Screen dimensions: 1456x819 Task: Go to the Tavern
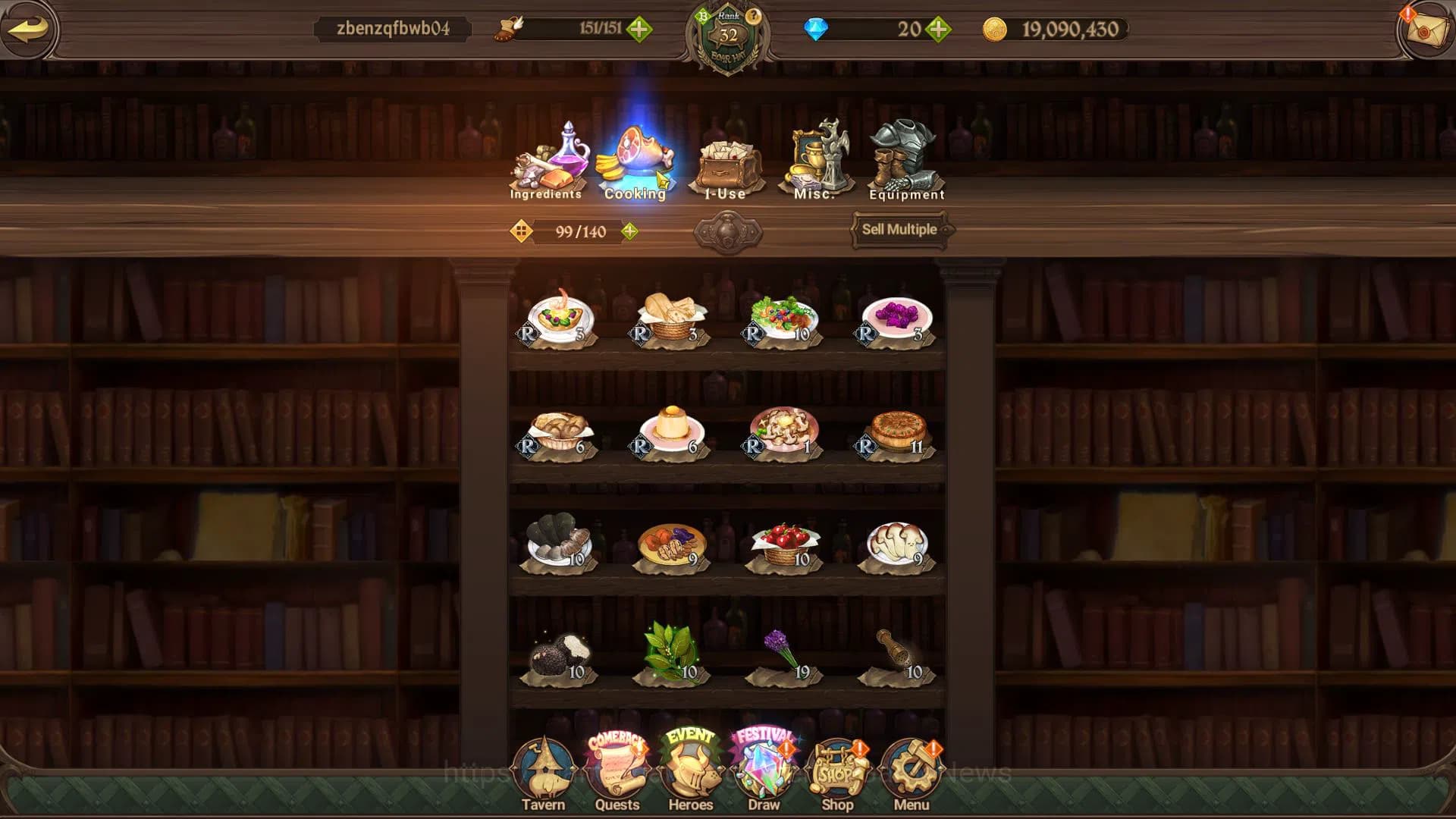coord(543,773)
